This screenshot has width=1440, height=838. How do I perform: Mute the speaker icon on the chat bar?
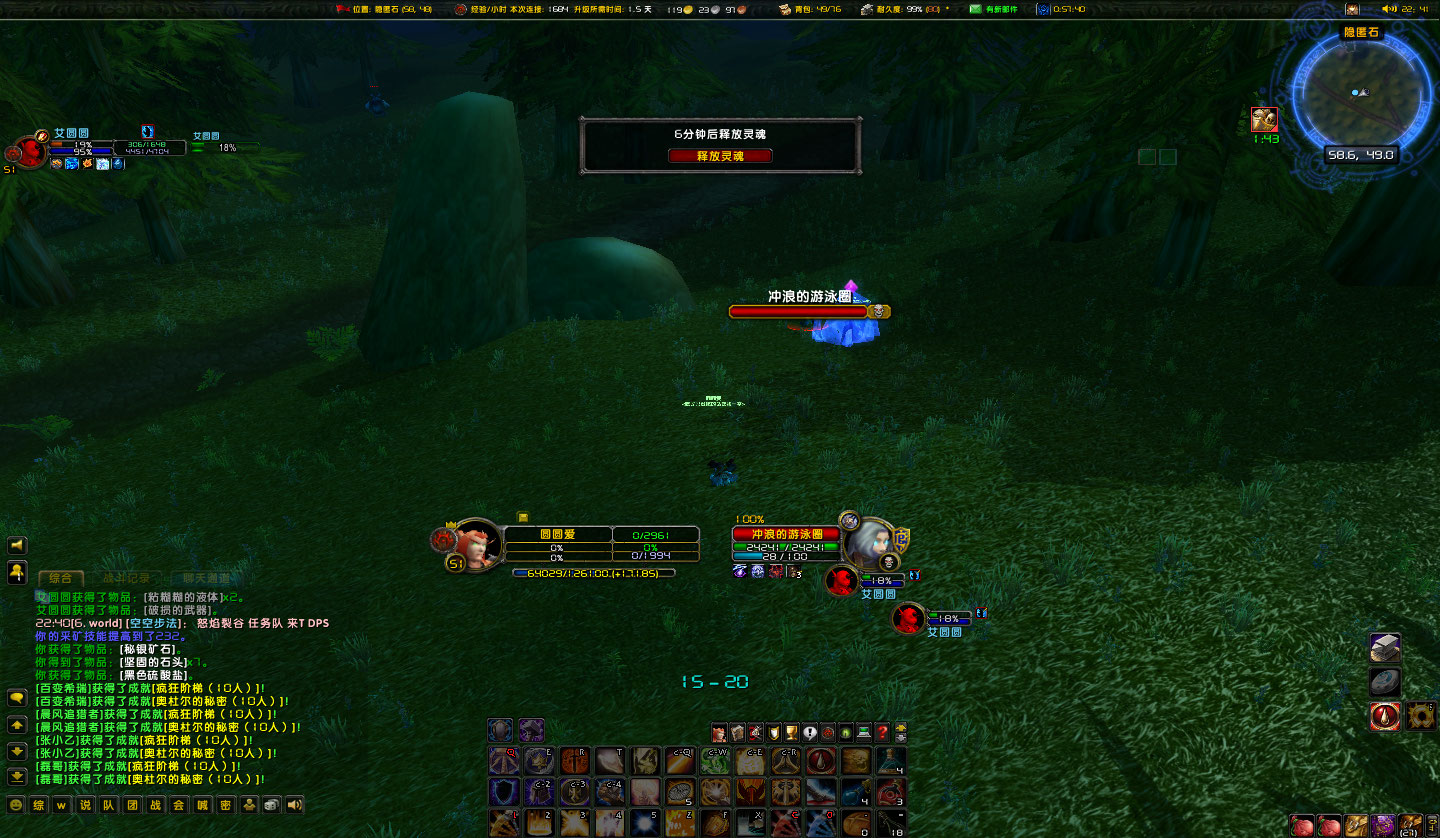pos(293,805)
